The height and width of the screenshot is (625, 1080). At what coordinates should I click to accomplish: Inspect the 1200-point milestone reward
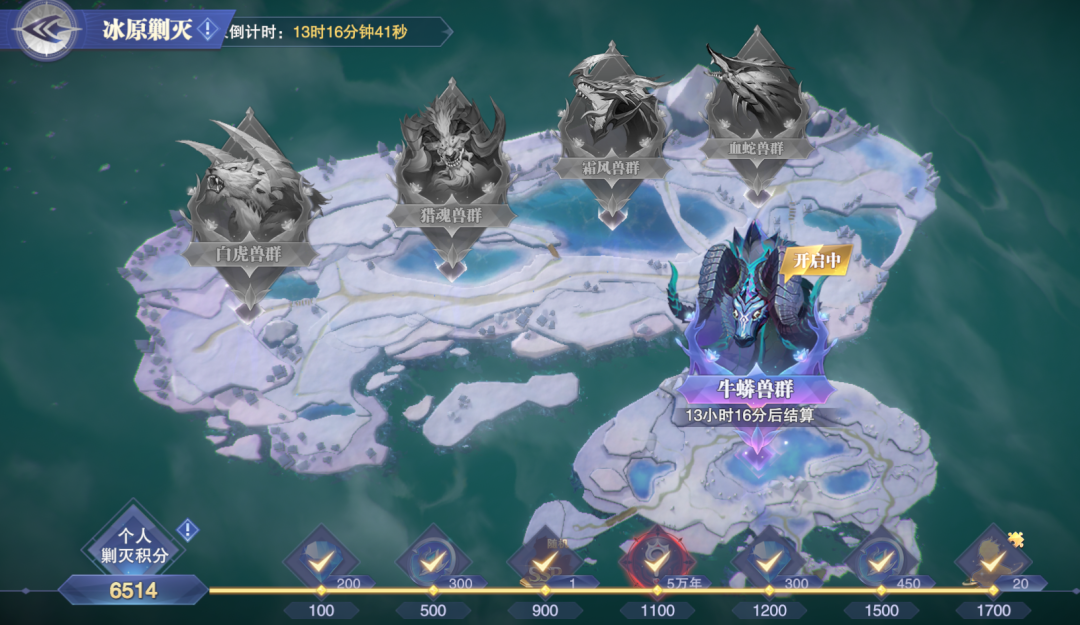pyautogui.click(x=768, y=562)
